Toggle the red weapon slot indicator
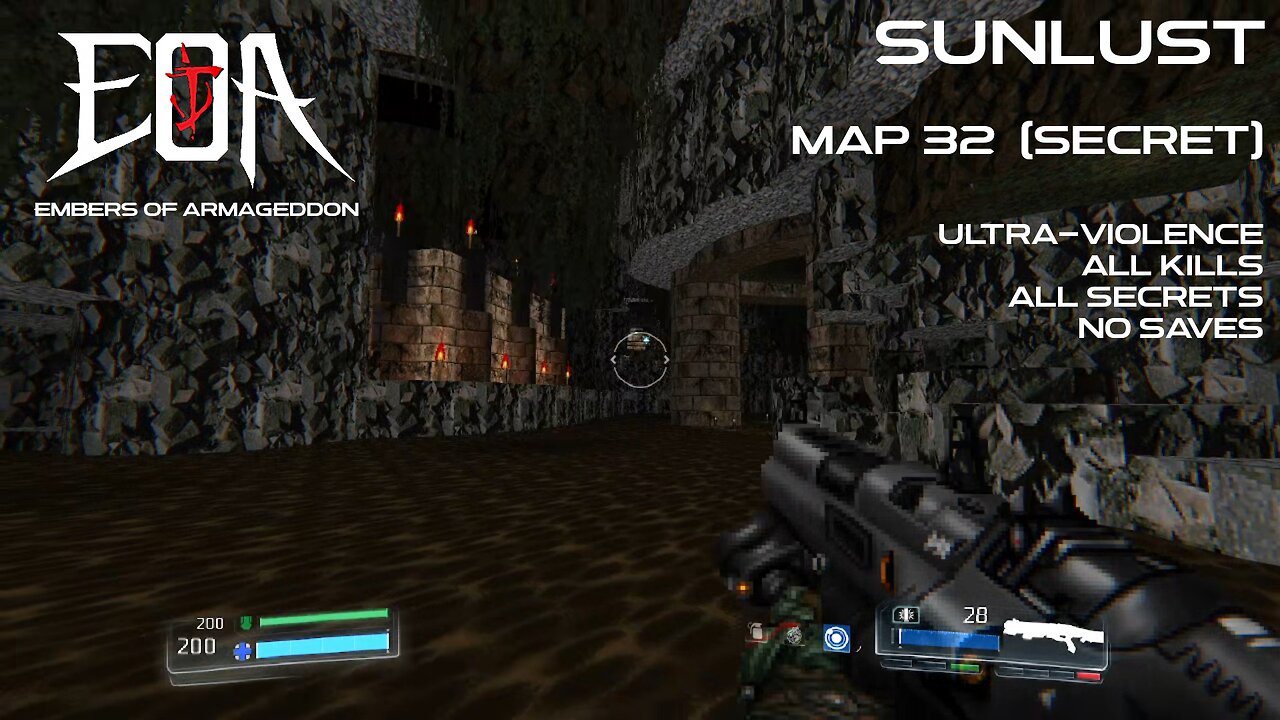 pos(1087,675)
